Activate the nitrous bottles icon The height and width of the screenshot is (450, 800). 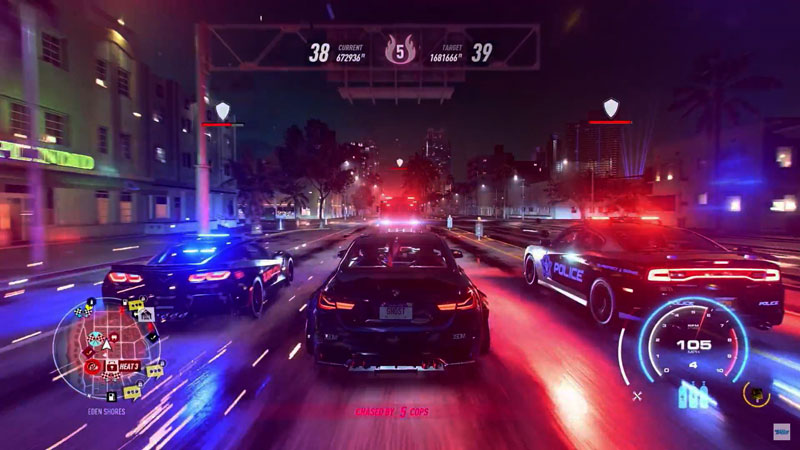693,395
